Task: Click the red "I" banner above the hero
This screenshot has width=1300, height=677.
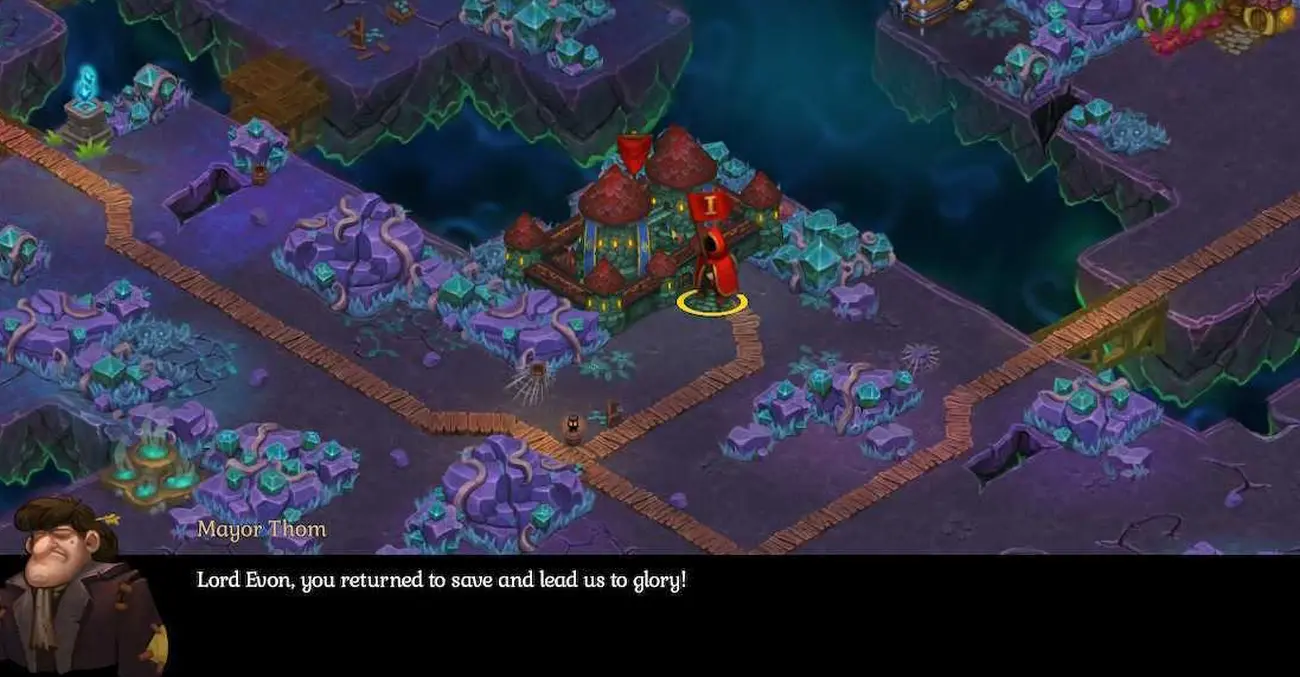Action: (711, 206)
